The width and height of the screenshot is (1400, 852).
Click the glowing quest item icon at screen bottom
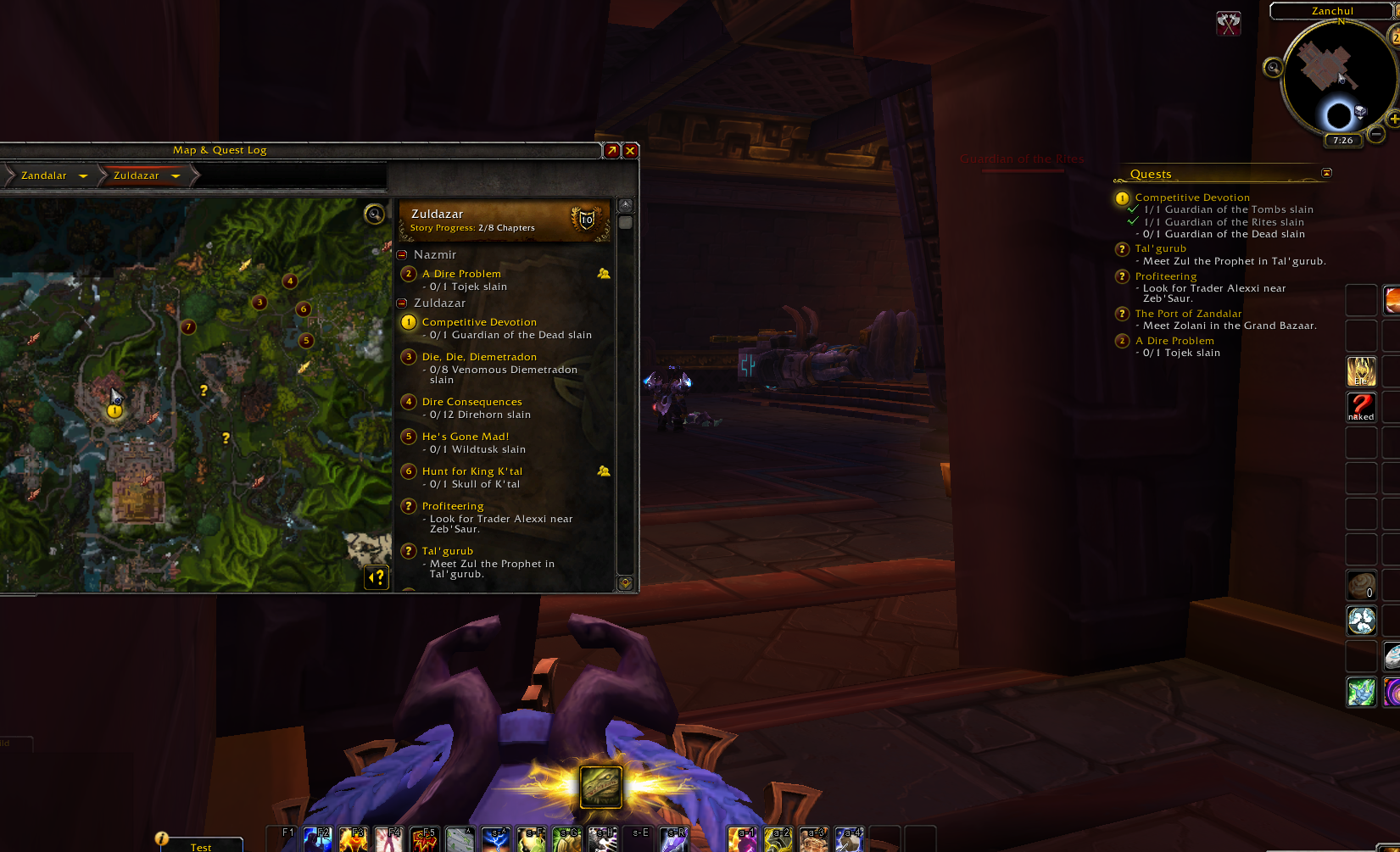pos(601,786)
